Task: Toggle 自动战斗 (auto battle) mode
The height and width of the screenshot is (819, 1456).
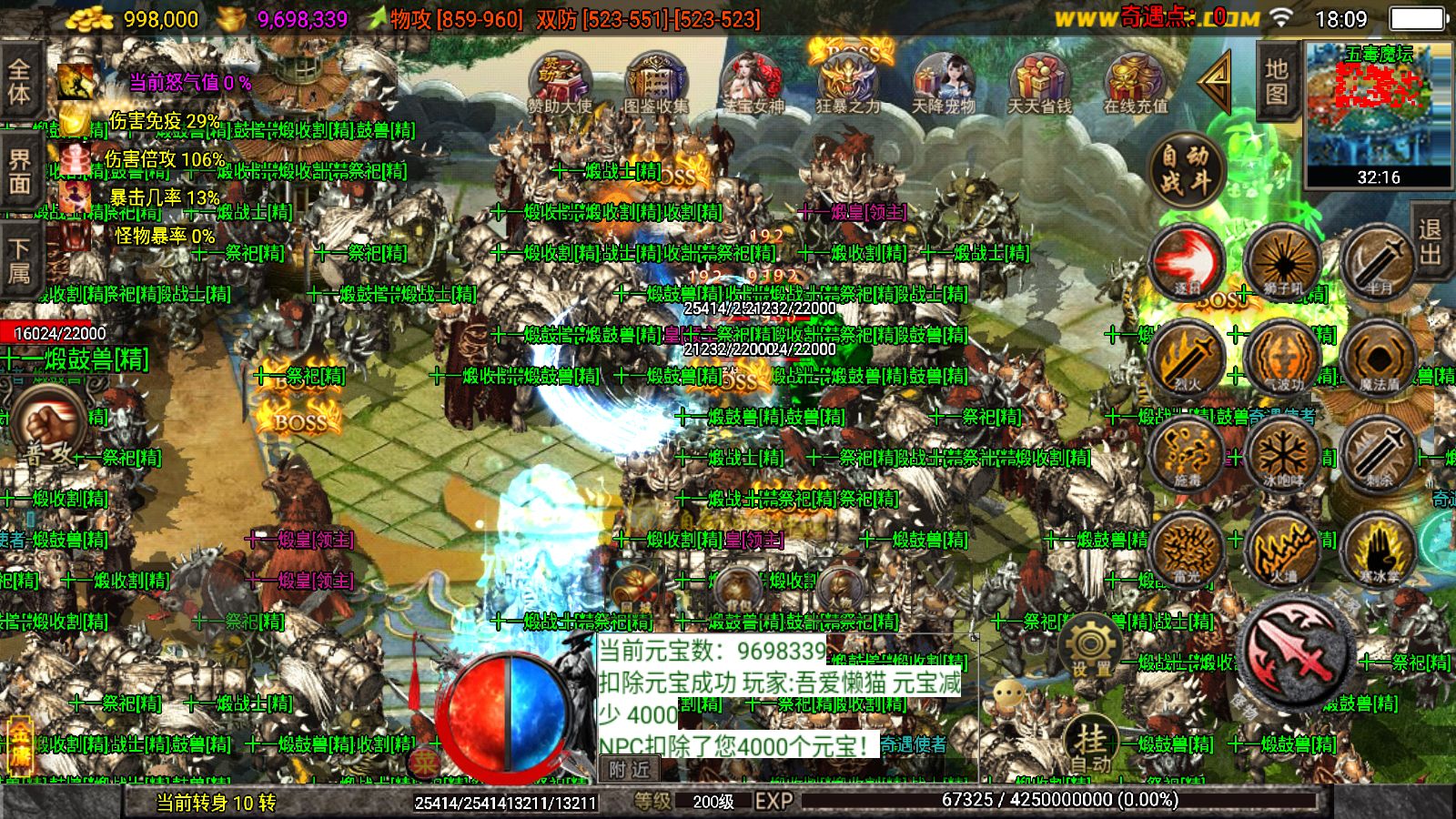Action: [1186, 168]
